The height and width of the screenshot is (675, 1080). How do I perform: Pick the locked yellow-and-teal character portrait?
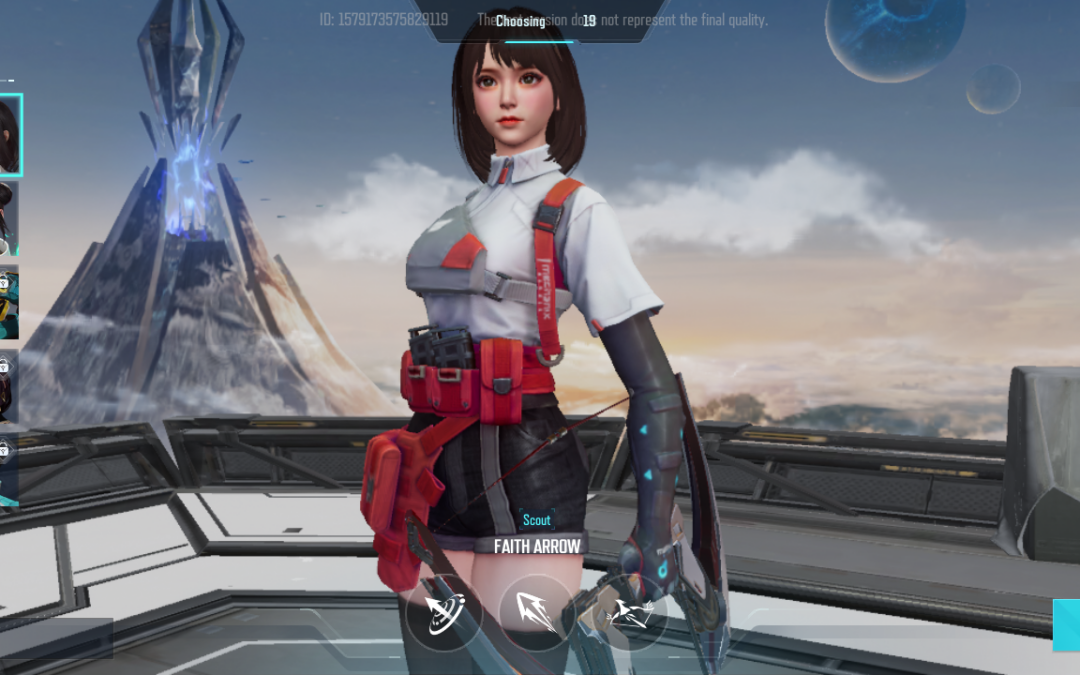click(x=8, y=303)
